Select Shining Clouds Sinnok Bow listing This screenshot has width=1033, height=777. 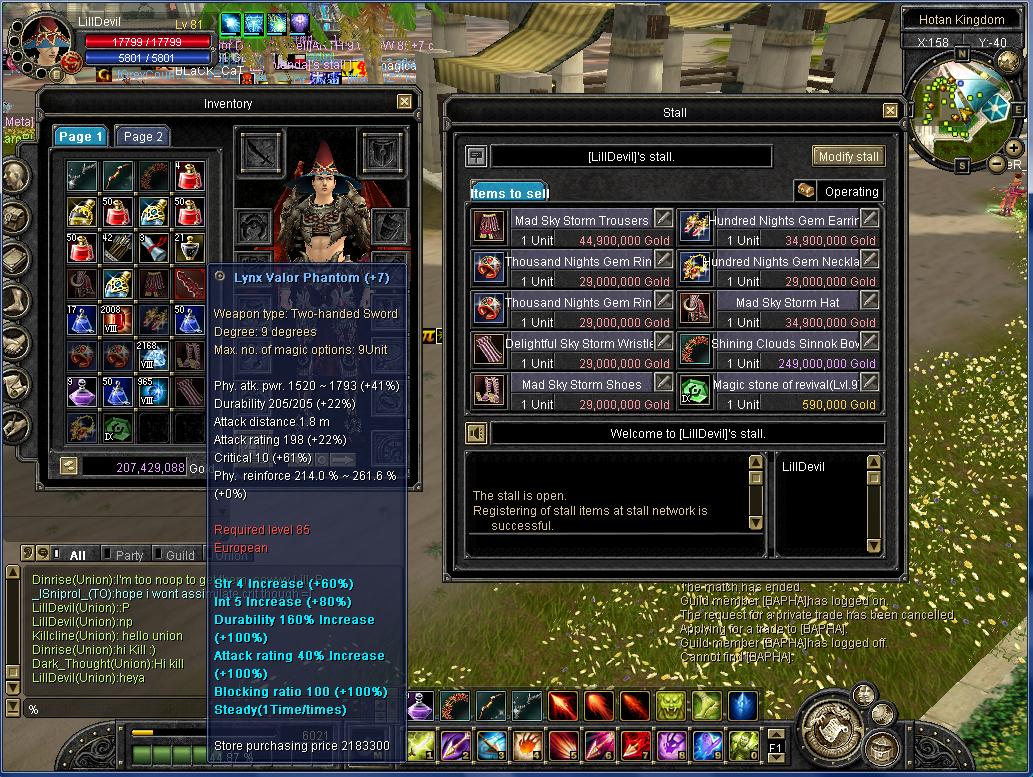point(785,344)
